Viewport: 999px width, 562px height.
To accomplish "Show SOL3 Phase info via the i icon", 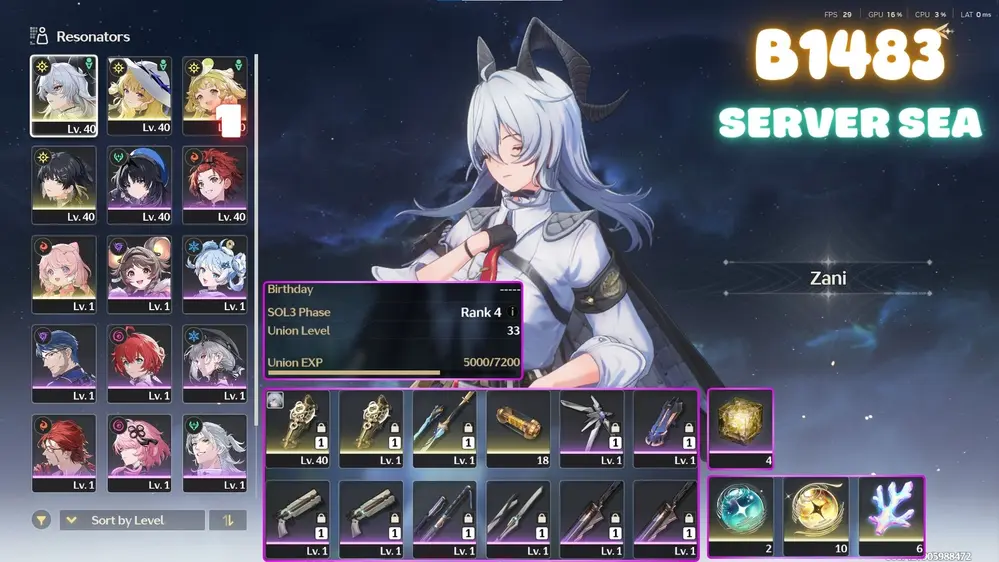I will point(513,312).
